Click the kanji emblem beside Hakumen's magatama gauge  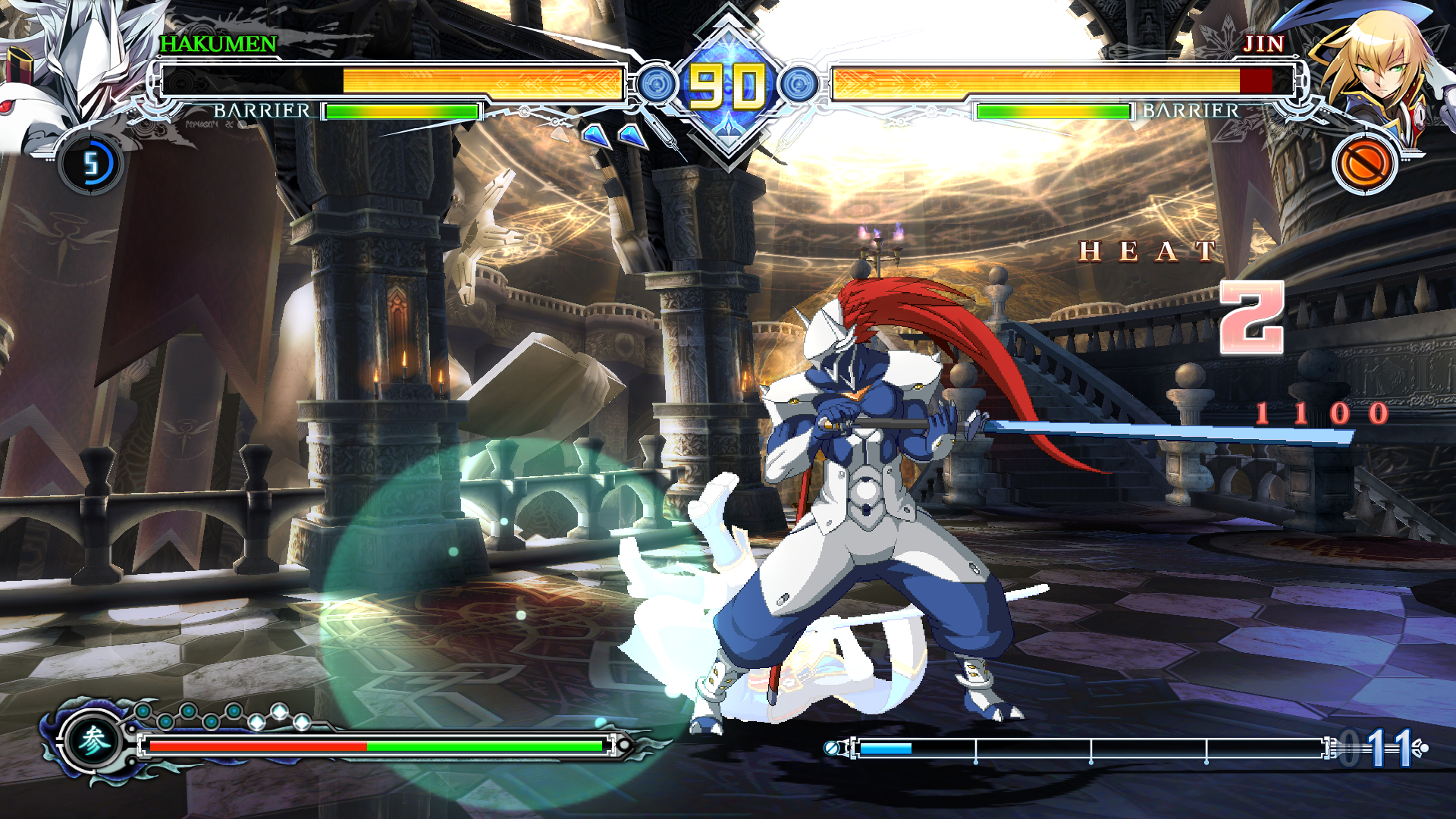93,742
